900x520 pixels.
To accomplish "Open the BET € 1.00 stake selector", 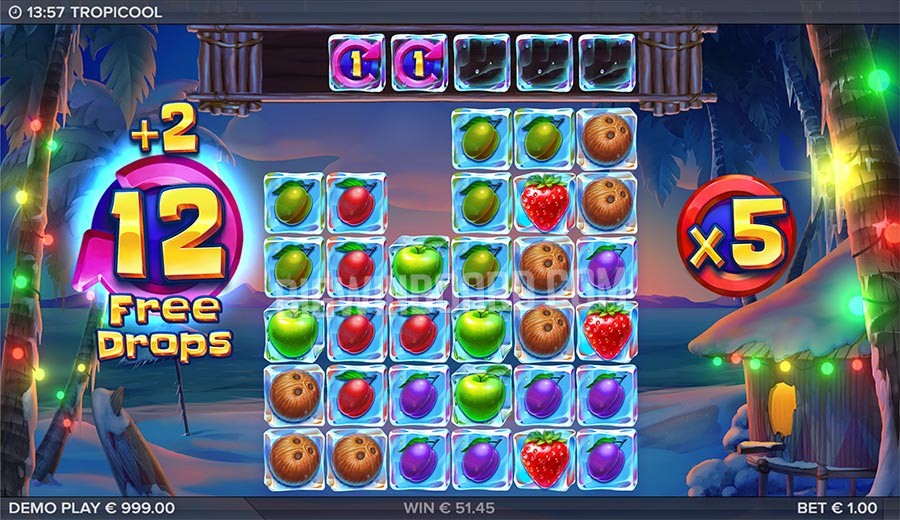I will (x=843, y=509).
